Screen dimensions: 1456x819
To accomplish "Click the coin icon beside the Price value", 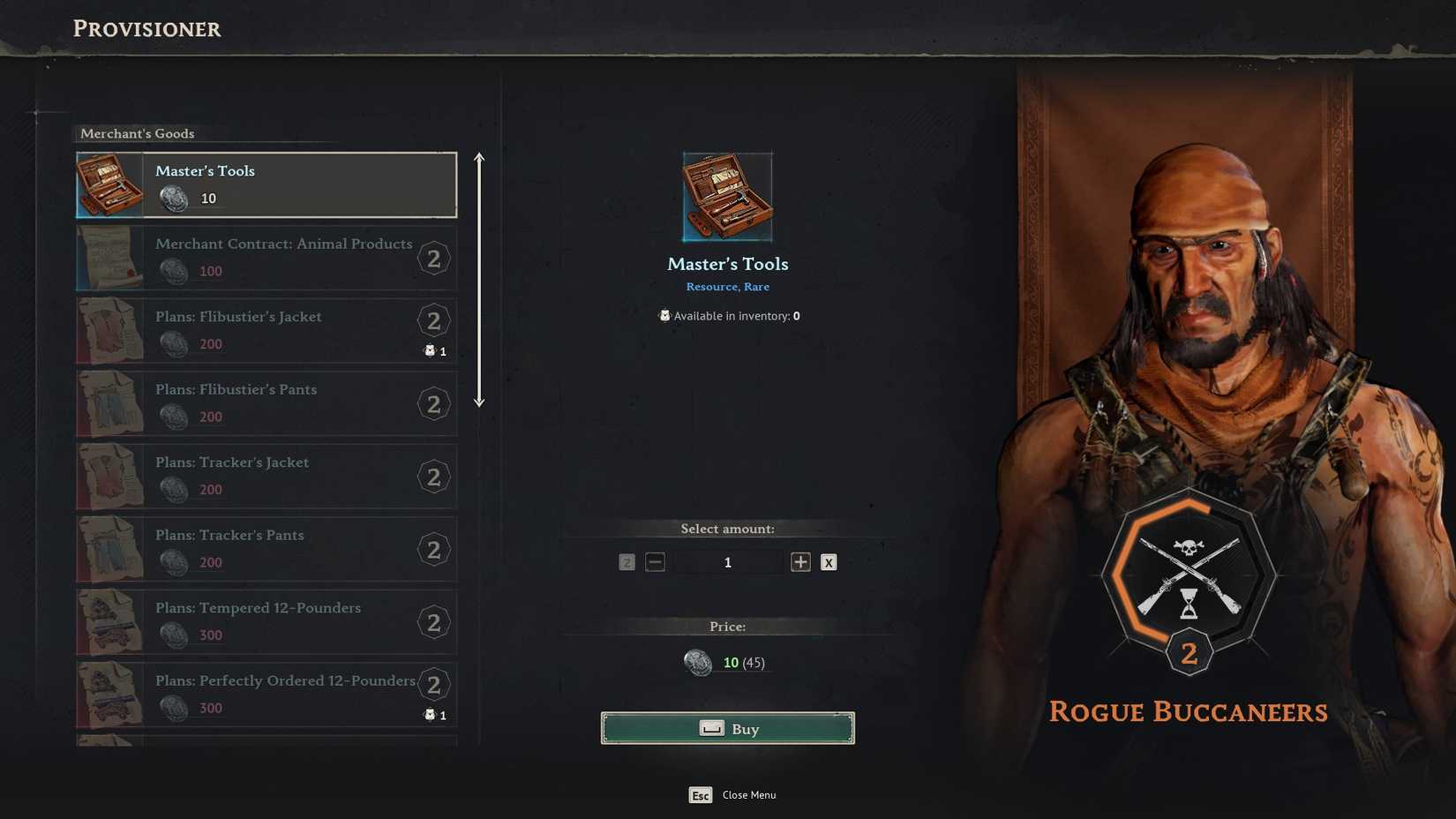I will 699,662.
